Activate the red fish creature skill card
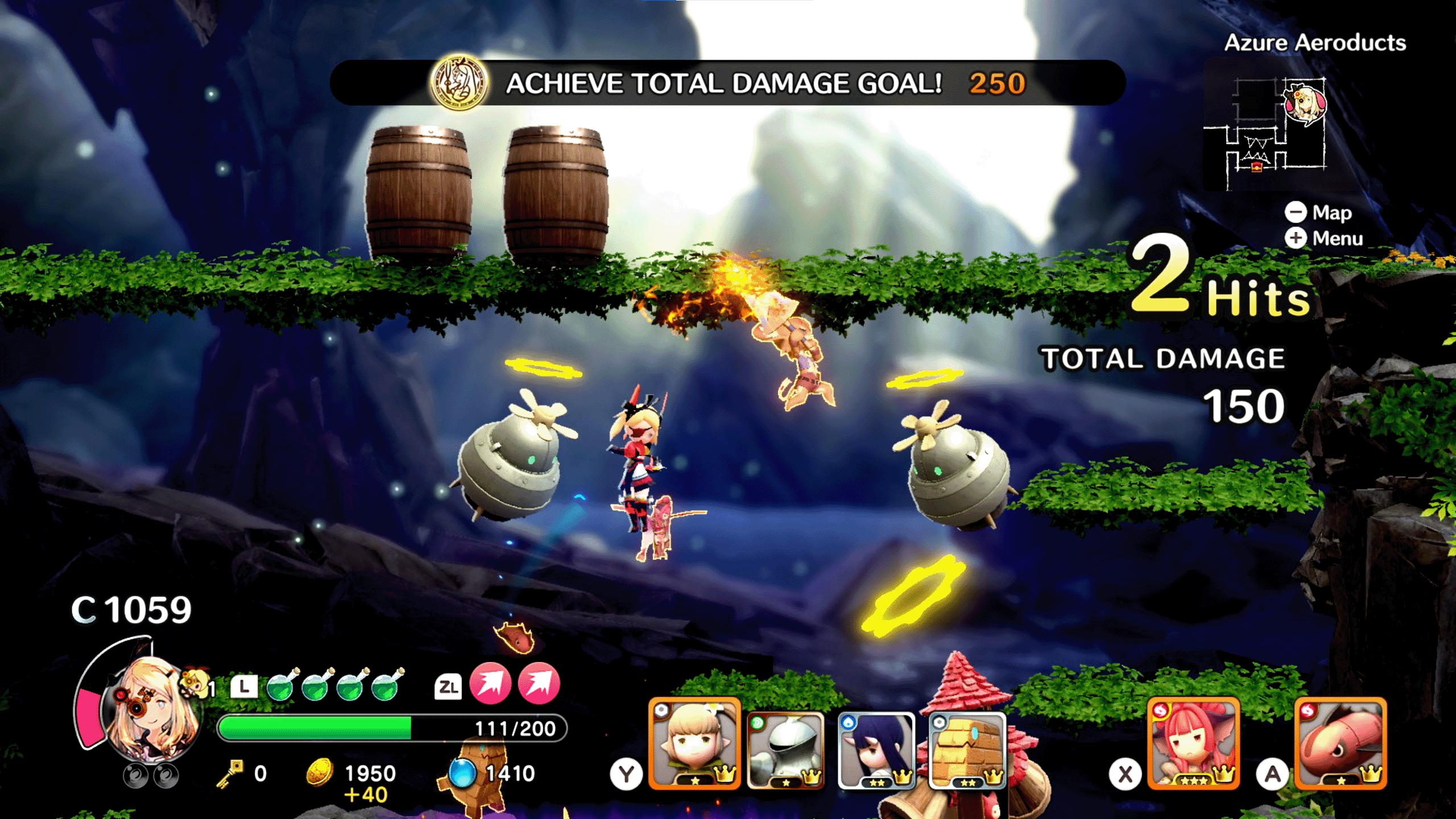This screenshot has width=1456, height=819. pos(1341,743)
